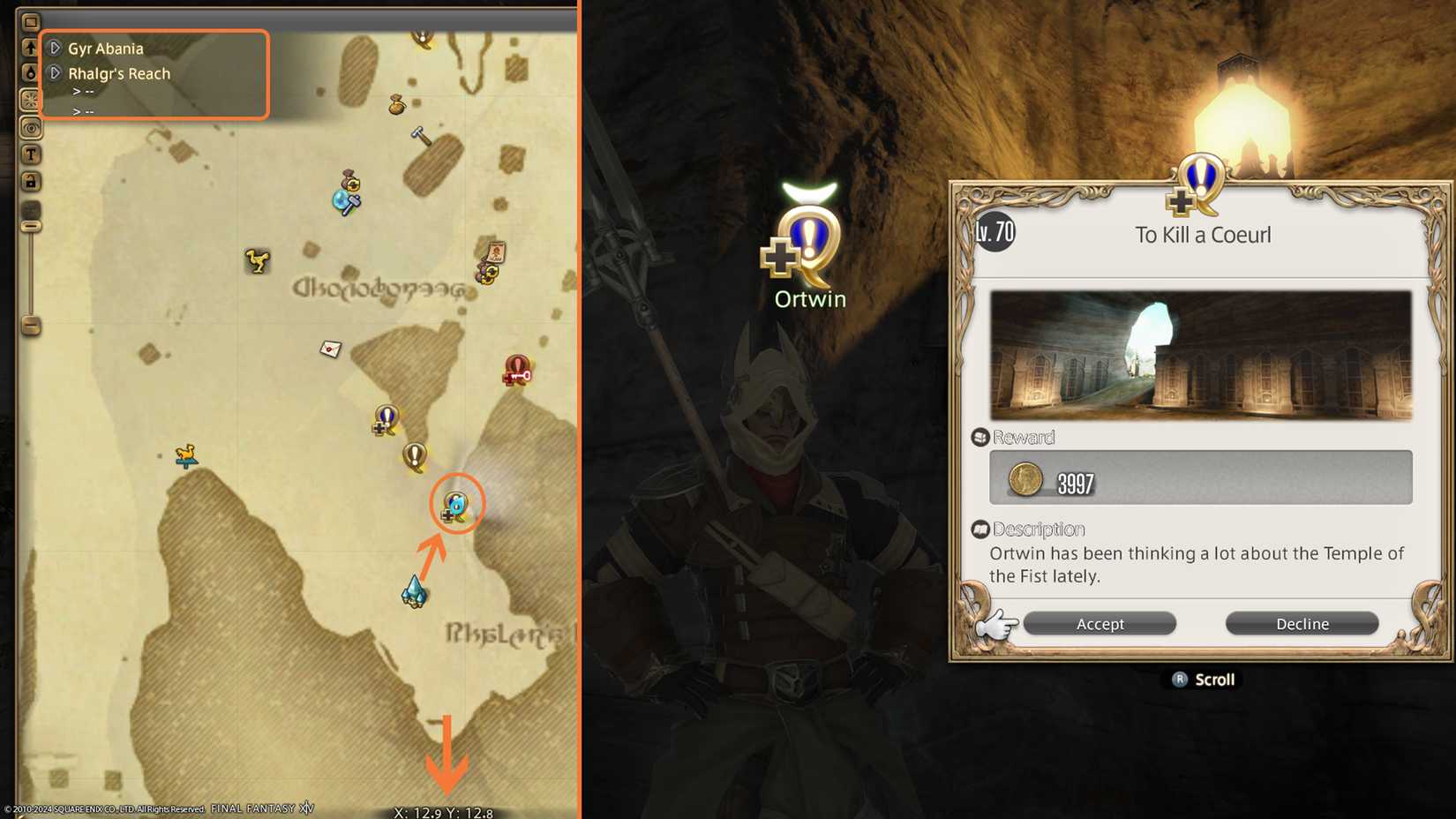Toggle the lock icon on the map sidebar
This screenshot has height=819, width=1456.
[x=30, y=181]
